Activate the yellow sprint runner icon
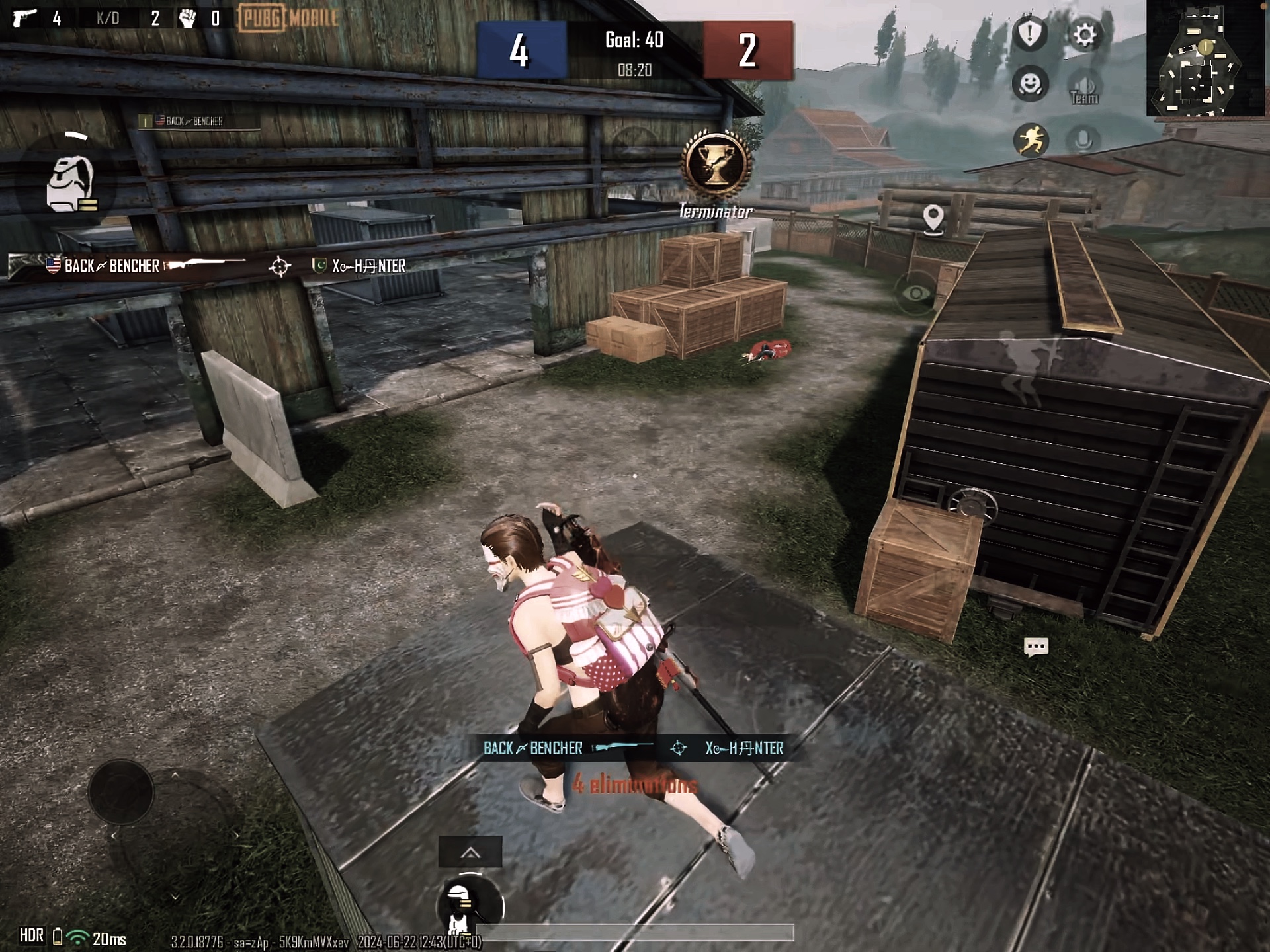 [1031, 139]
